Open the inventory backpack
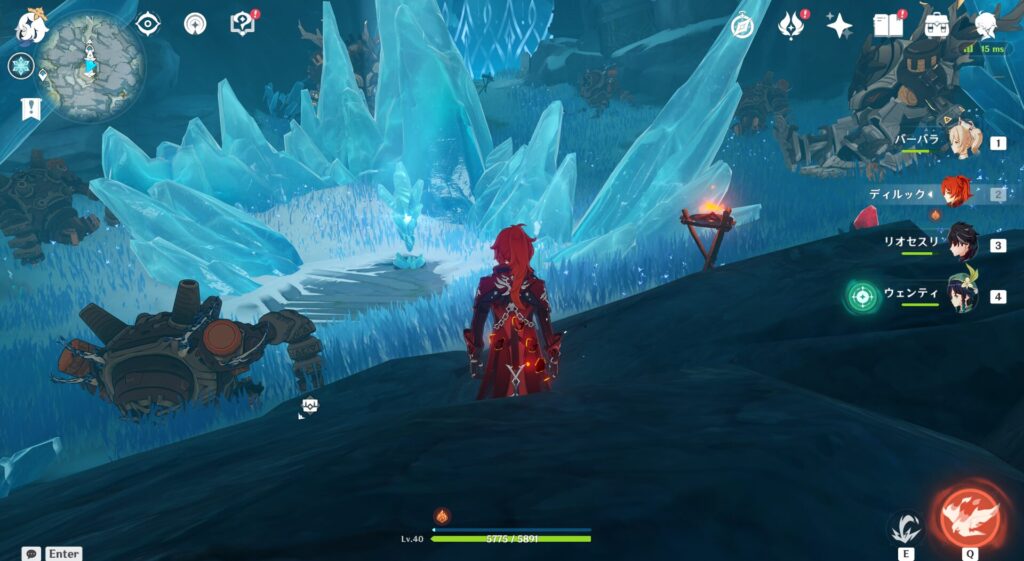The image size is (1024, 561). [937, 25]
